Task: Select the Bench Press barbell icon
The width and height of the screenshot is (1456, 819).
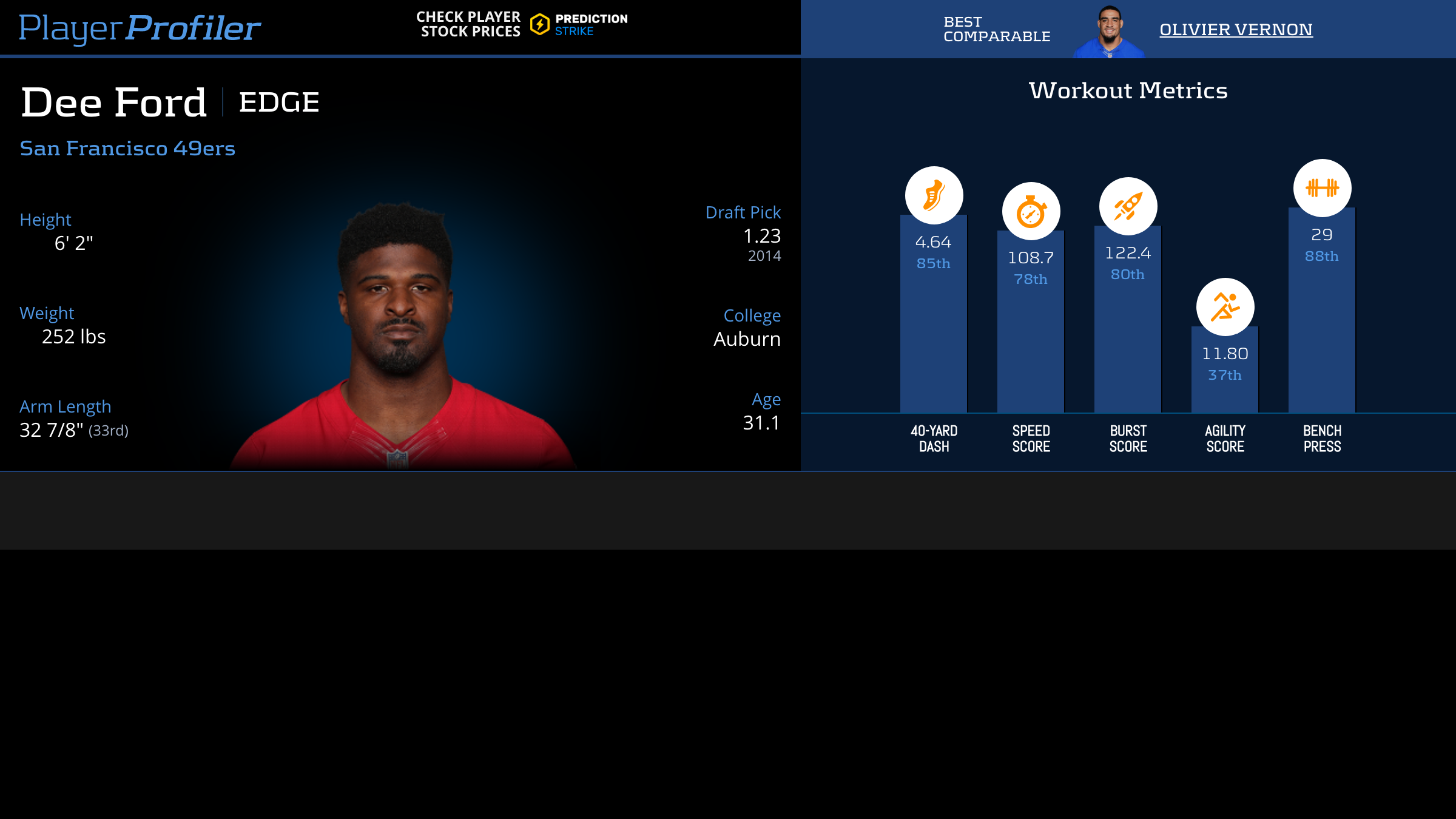Action: click(1322, 188)
